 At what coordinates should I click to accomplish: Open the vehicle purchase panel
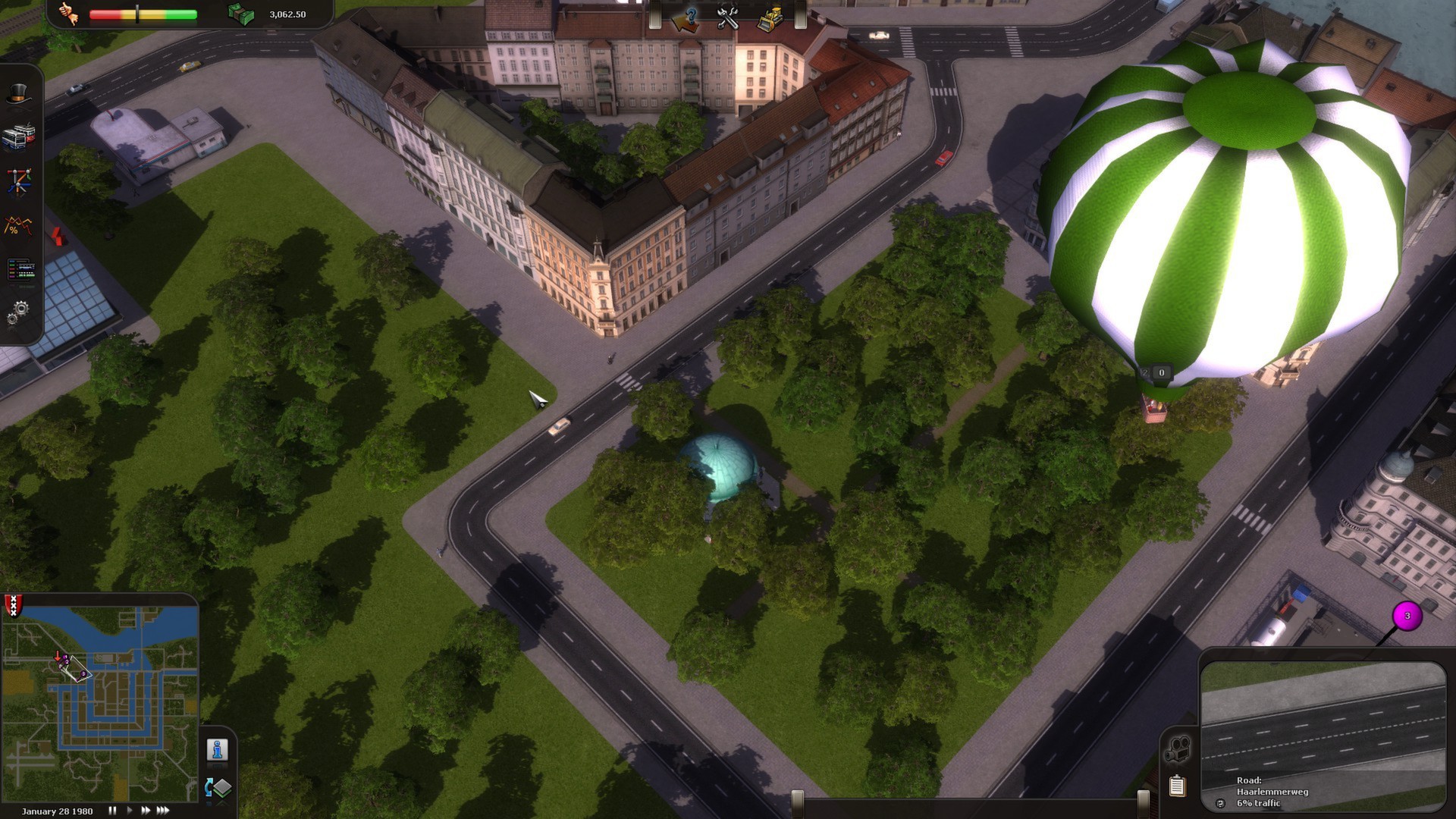(x=20, y=136)
